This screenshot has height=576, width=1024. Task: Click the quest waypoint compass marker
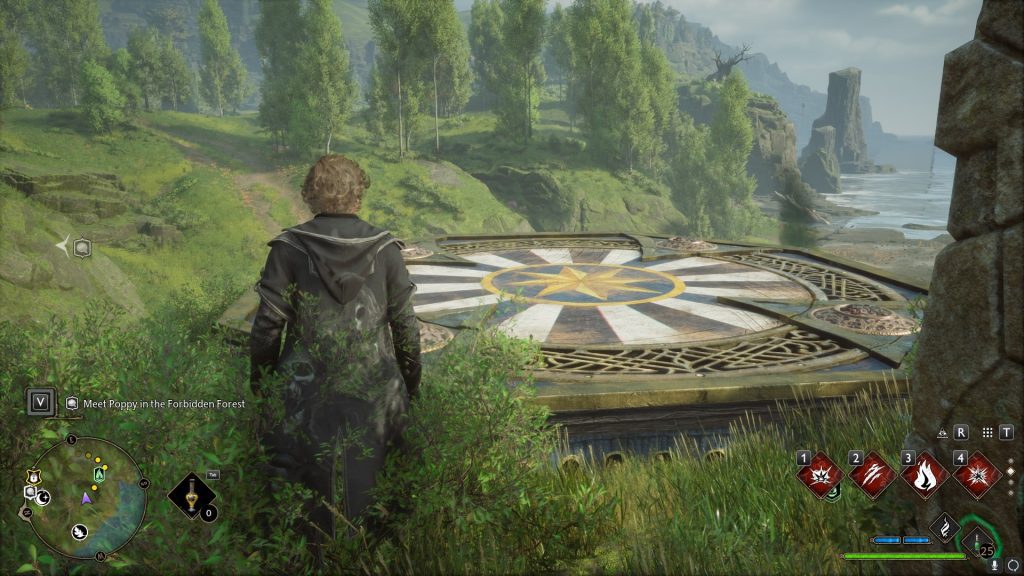[x=75, y=247]
